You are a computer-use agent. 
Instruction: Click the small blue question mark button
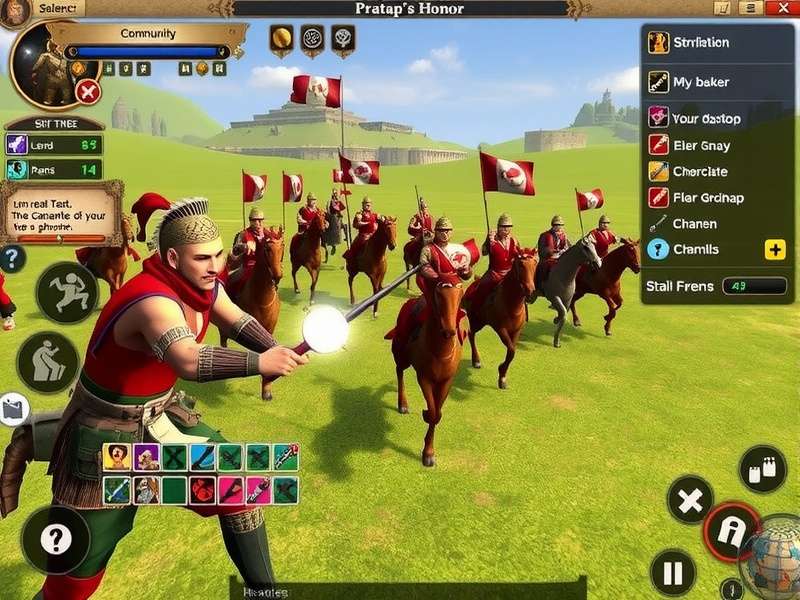11,259
